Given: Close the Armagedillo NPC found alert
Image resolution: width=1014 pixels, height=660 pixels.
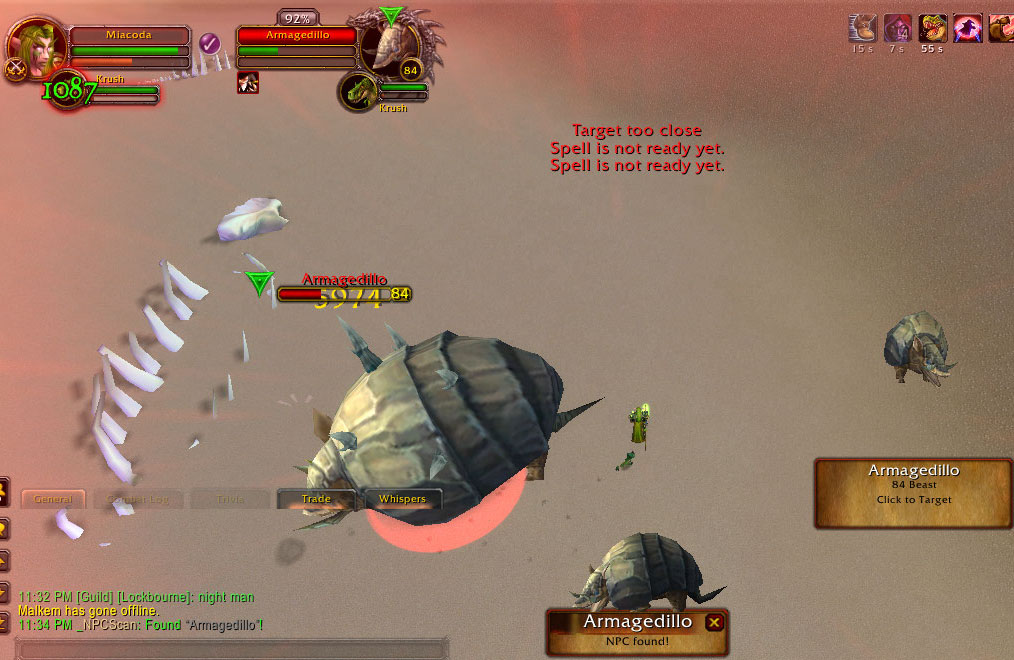Looking at the screenshot, I should pyautogui.click(x=714, y=622).
